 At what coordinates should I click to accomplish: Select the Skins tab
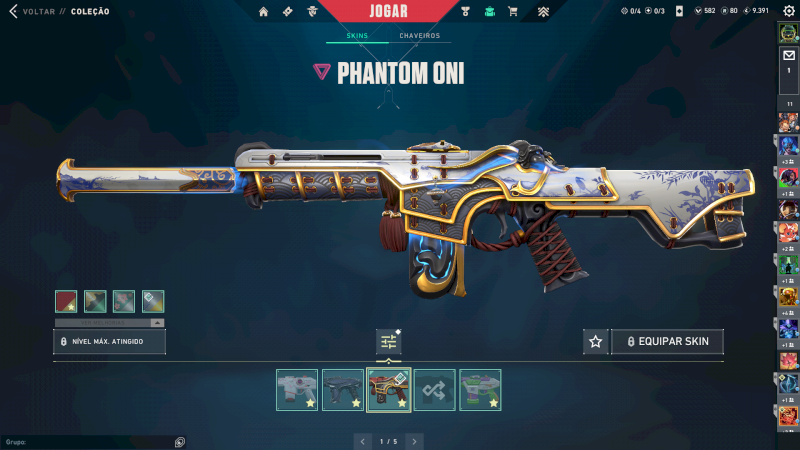pyautogui.click(x=357, y=36)
